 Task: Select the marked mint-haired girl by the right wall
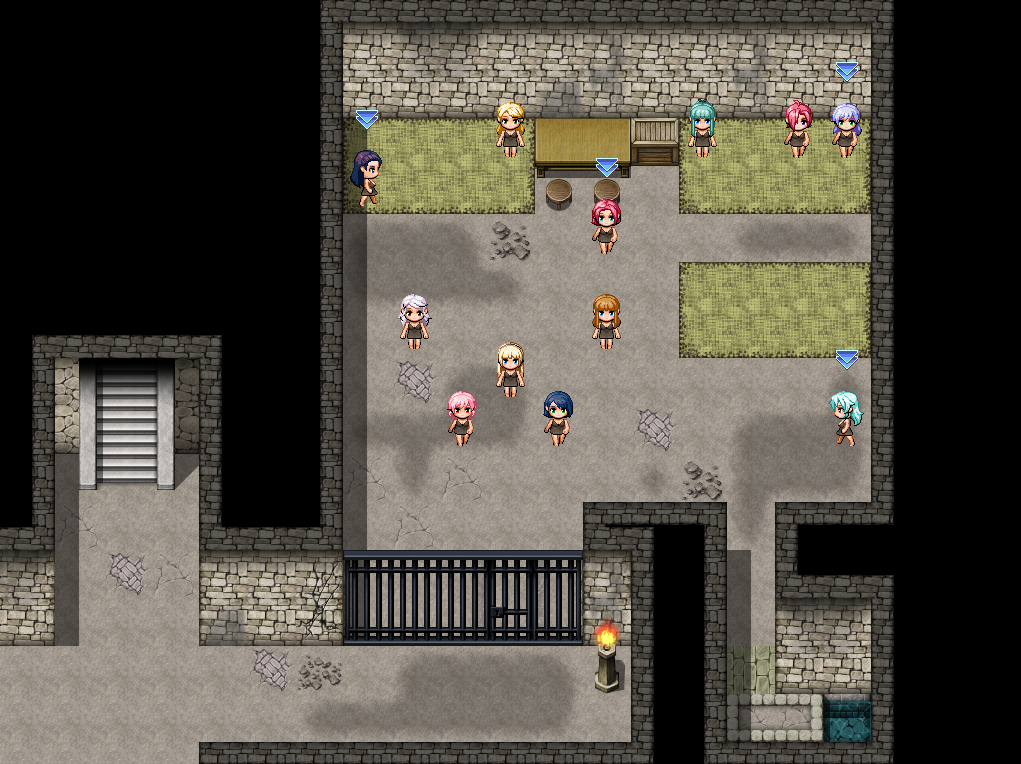845,417
